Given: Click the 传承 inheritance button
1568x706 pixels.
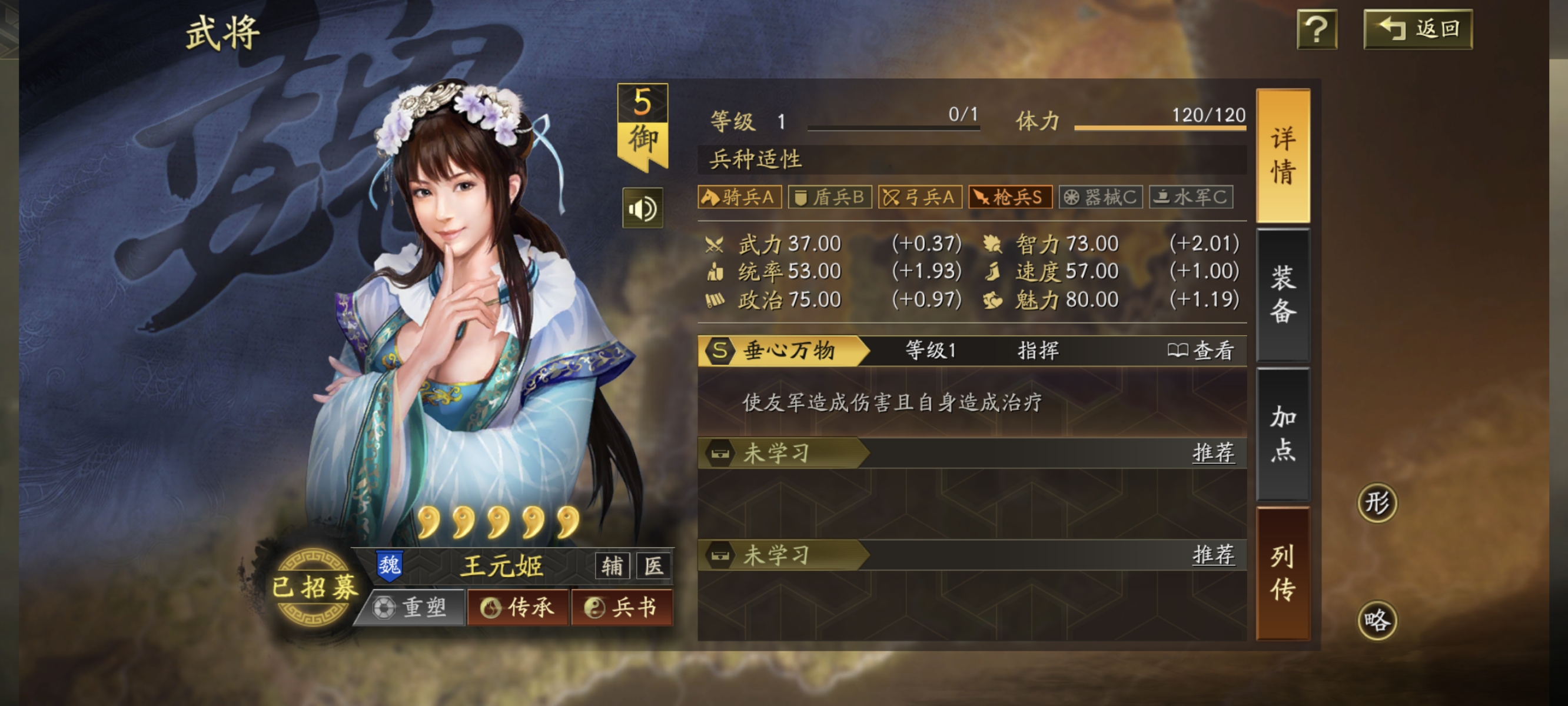Looking at the screenshot, I should (x=518, y=607).
